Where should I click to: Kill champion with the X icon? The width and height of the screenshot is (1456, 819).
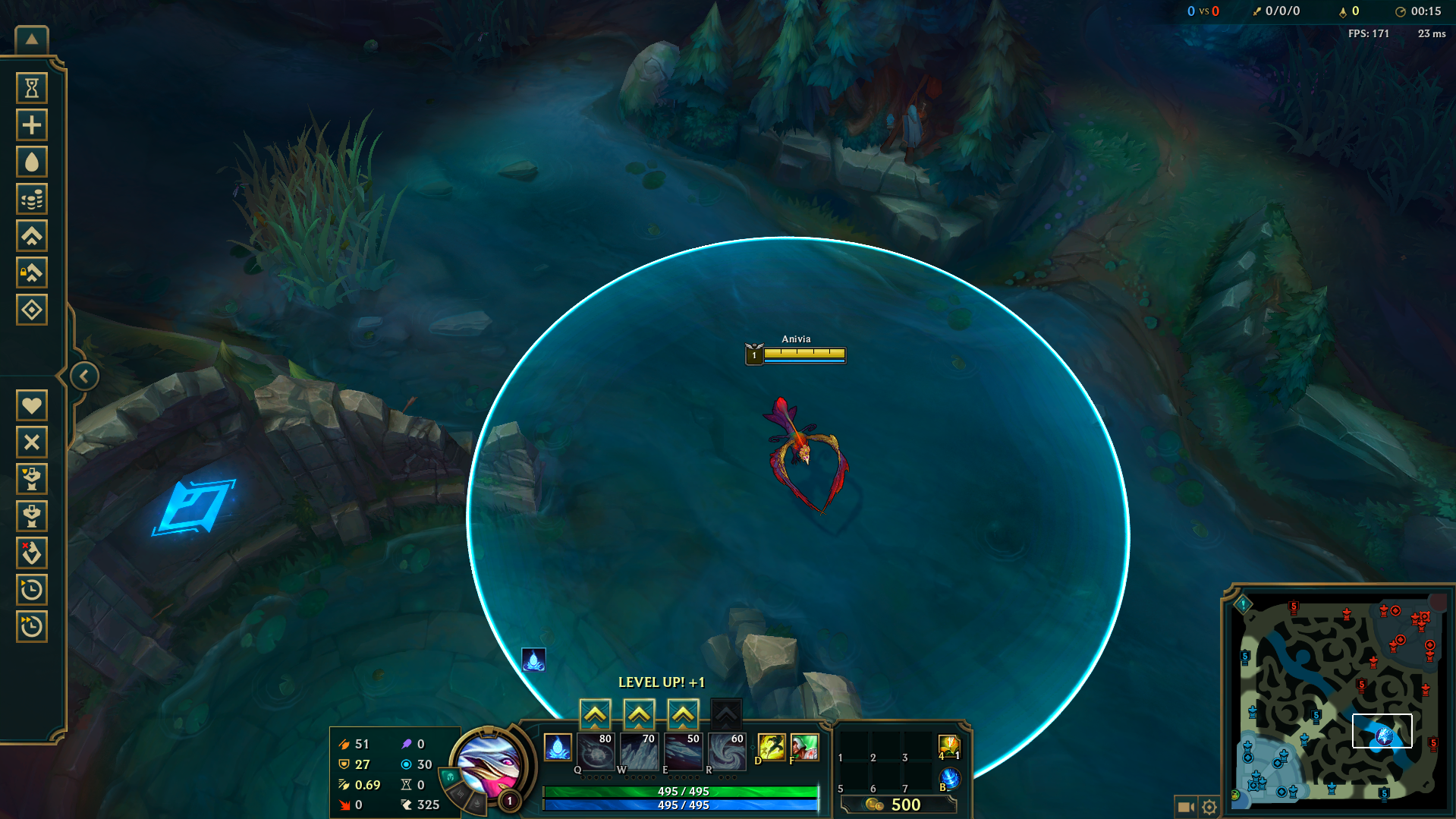click(x=32, y=442)
